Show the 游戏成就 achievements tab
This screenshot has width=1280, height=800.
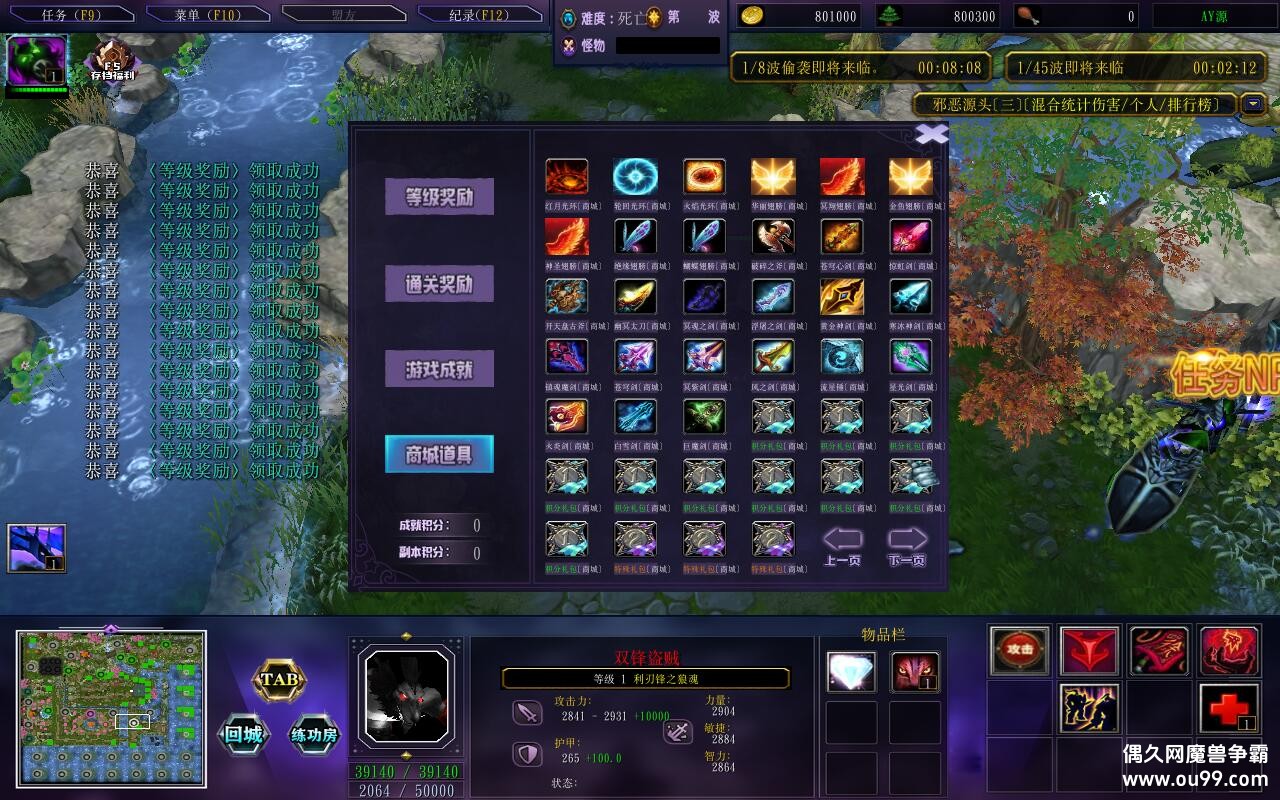[439, 369]
